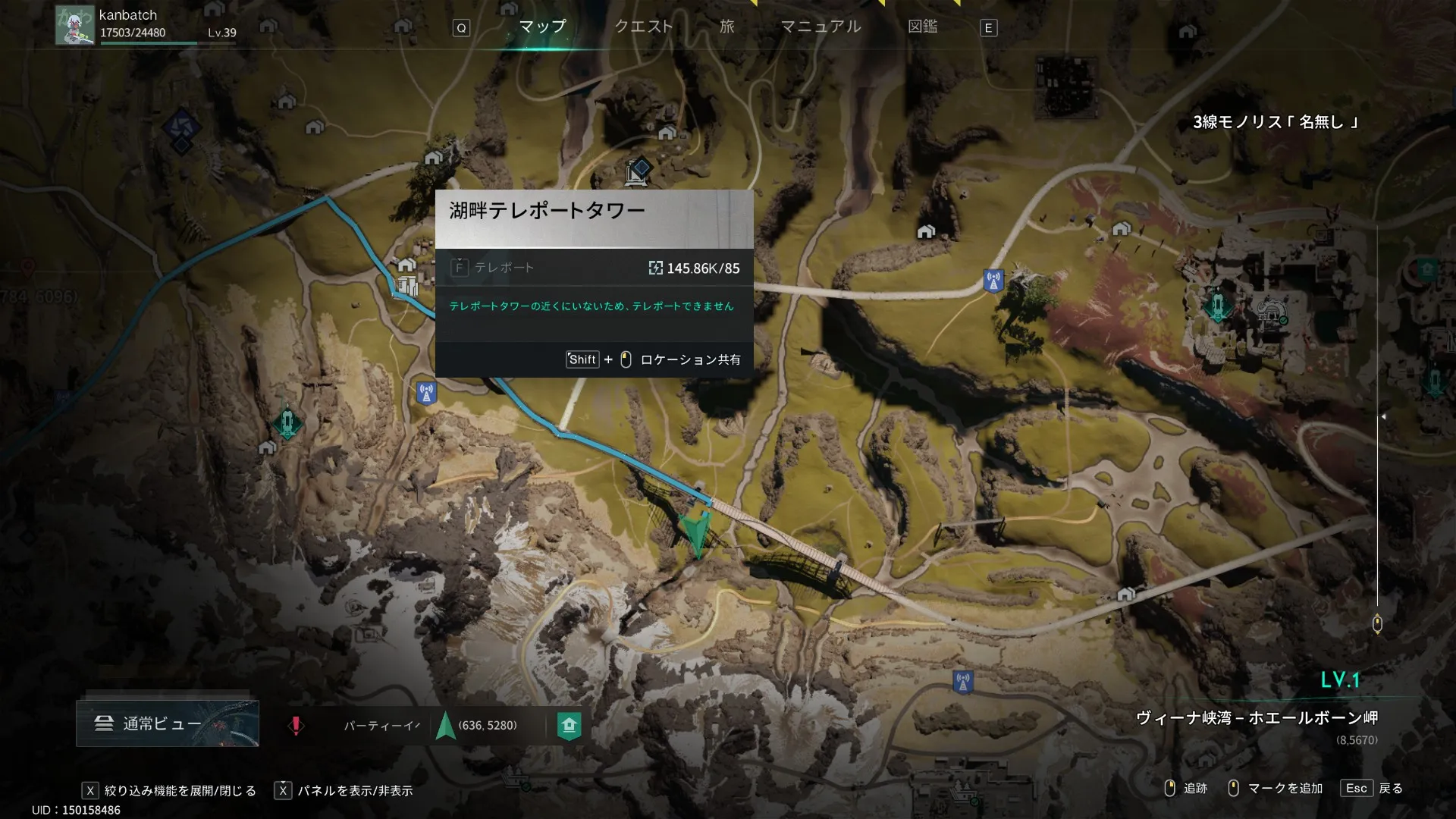Adjust the map zoom slider handle
Screen dimensions: 1456x819
1377,624
